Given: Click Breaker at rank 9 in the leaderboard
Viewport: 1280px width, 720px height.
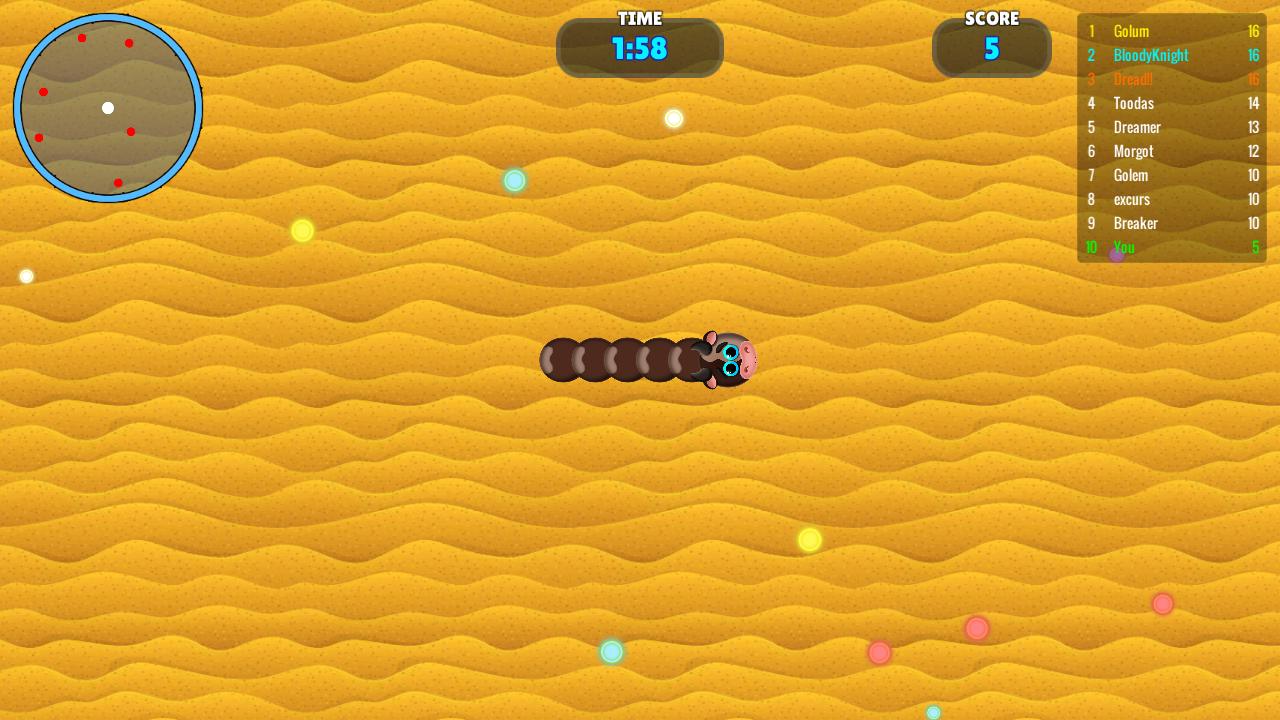Looking at the screenshot, I should (1136, 223).
